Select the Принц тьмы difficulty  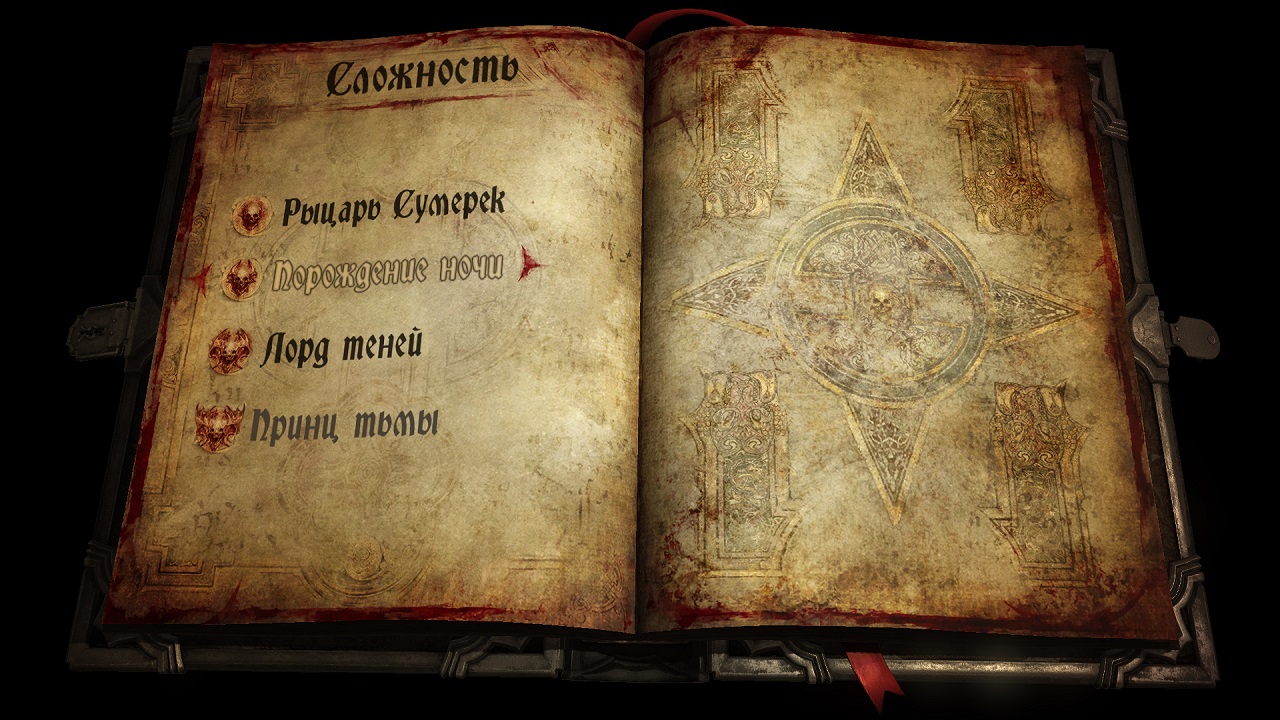click(344, 425)
